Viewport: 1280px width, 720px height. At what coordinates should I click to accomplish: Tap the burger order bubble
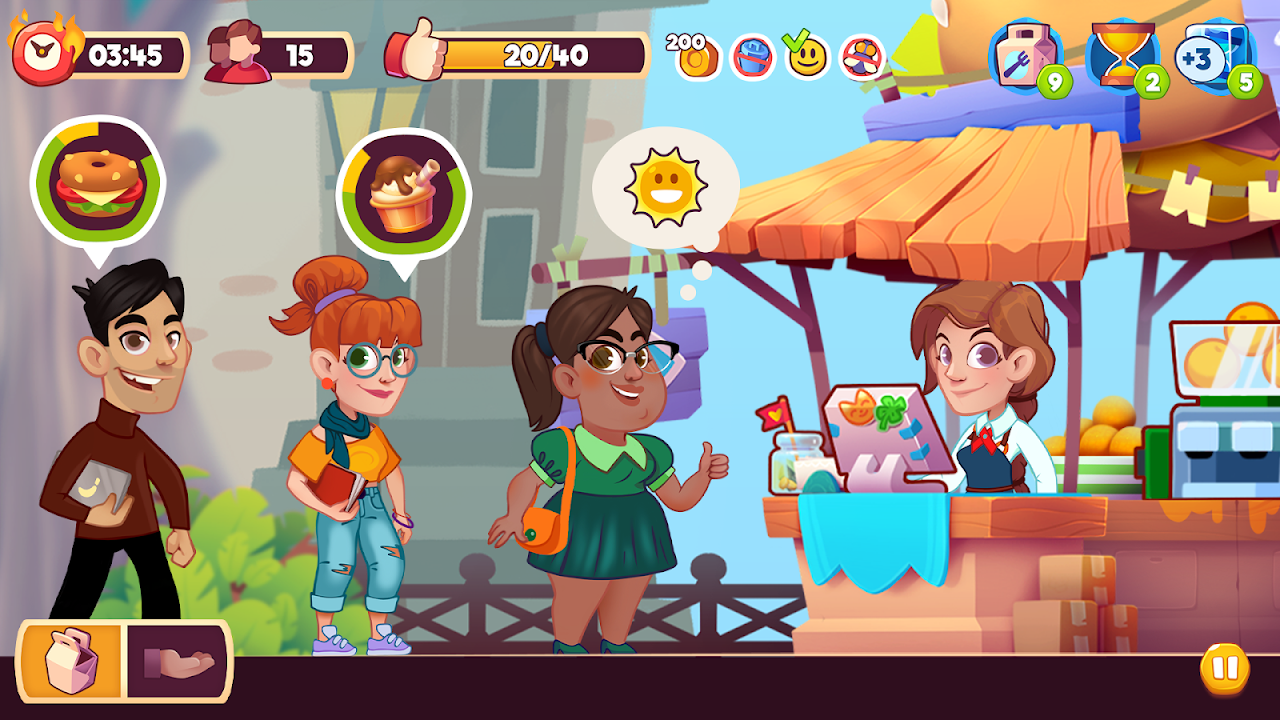[98, 183]
